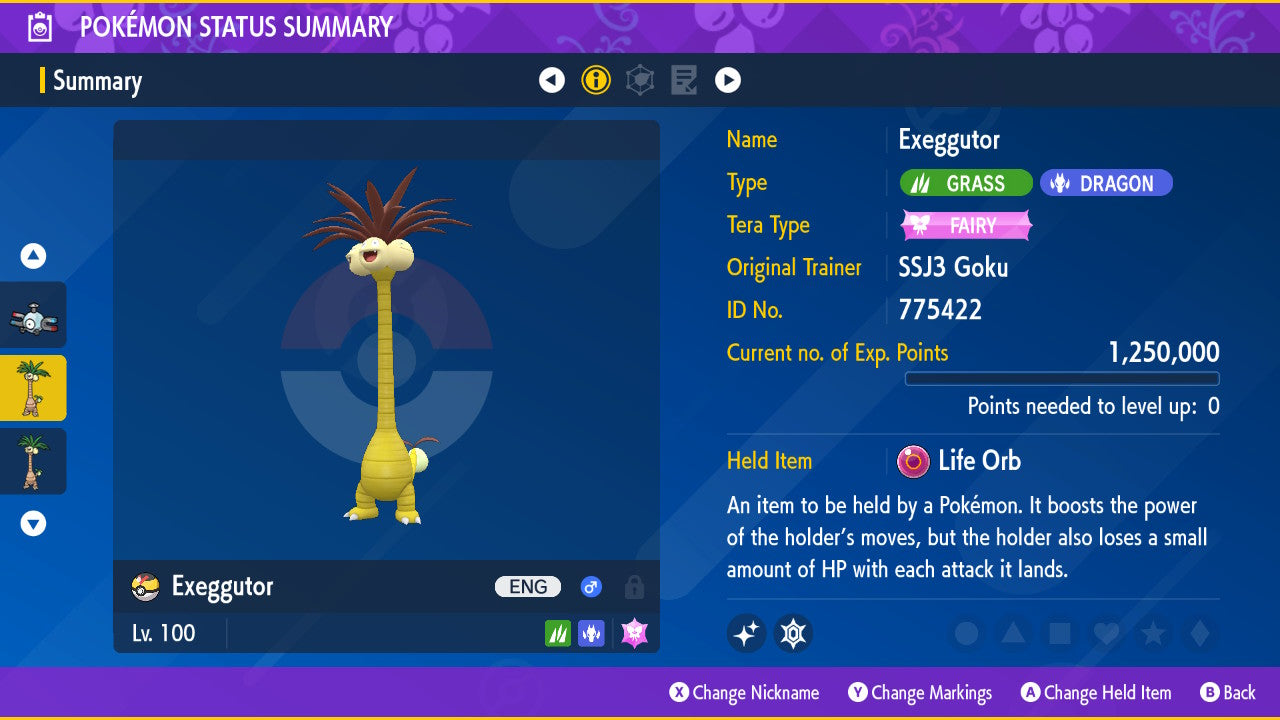Viewport: 1280px width, 720px height.
Task: Open Change Markings option
Action: (x=920, y=693)
